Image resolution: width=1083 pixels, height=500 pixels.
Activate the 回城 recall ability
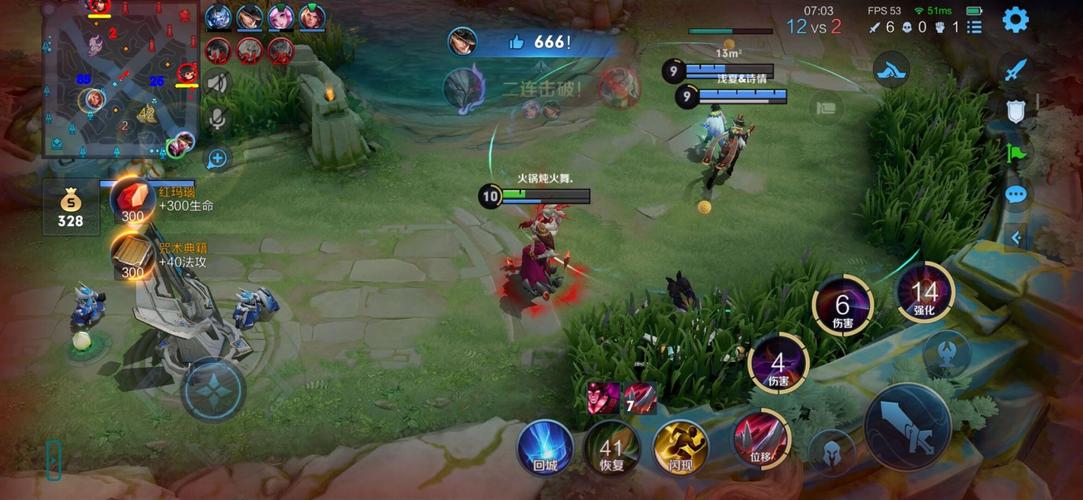(x=545, y=447)
